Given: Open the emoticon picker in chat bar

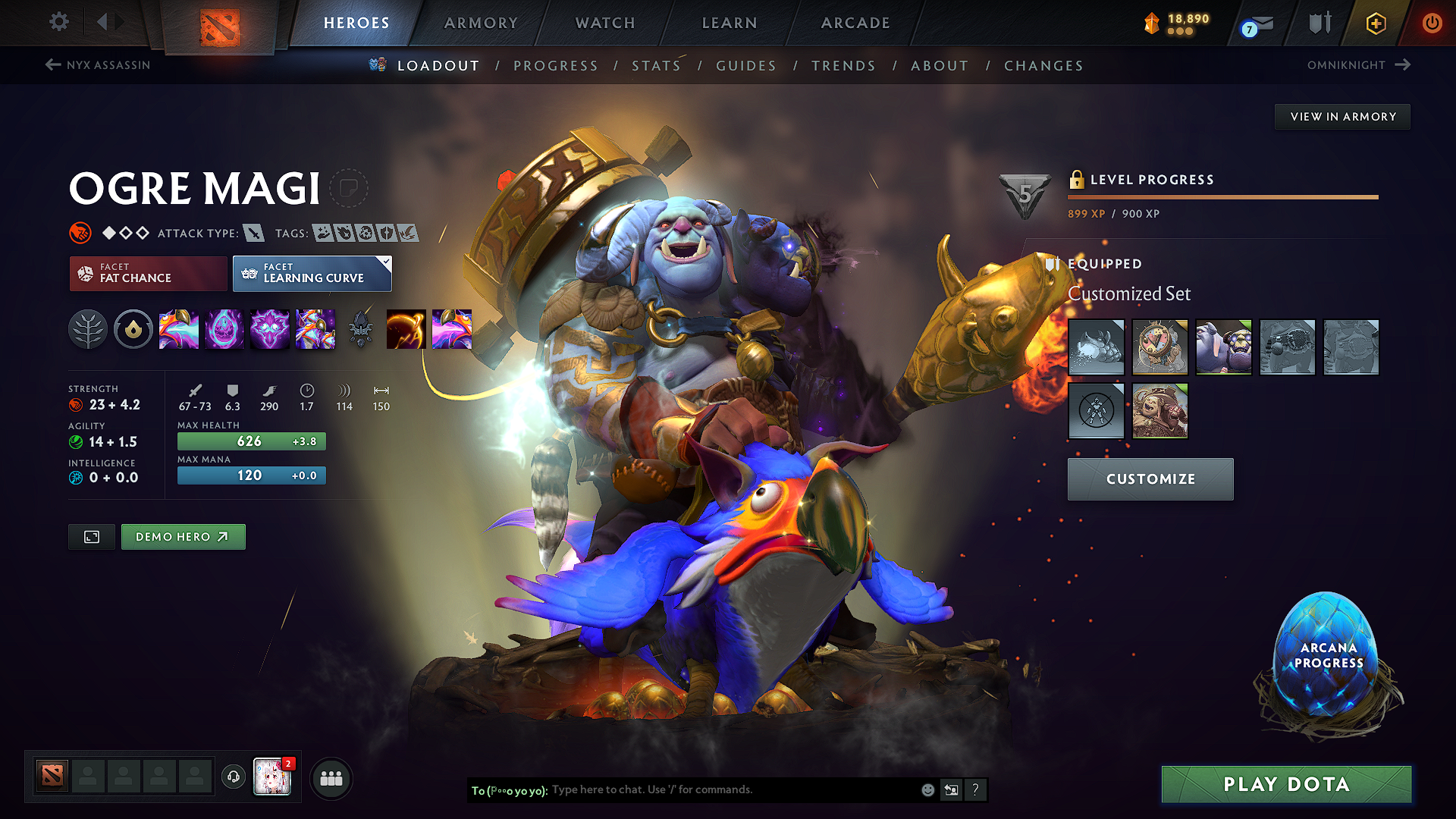Looking at the screenshot, I should point(927,789).
